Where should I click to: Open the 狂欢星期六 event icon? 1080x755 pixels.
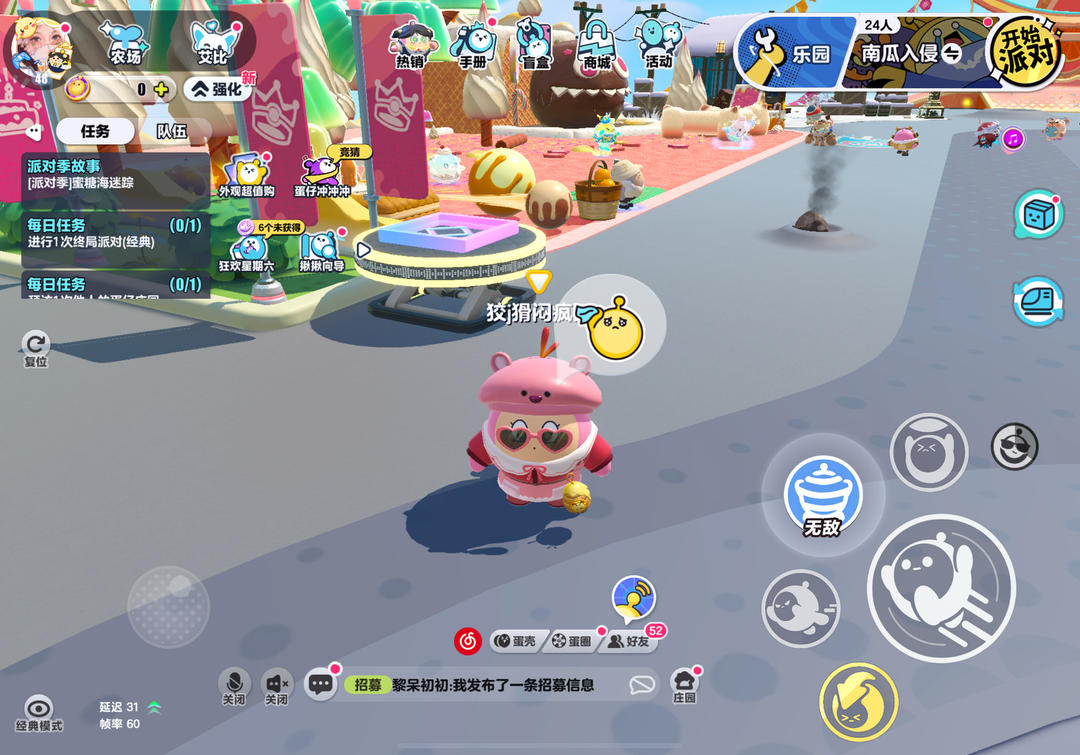pos(246,252)
